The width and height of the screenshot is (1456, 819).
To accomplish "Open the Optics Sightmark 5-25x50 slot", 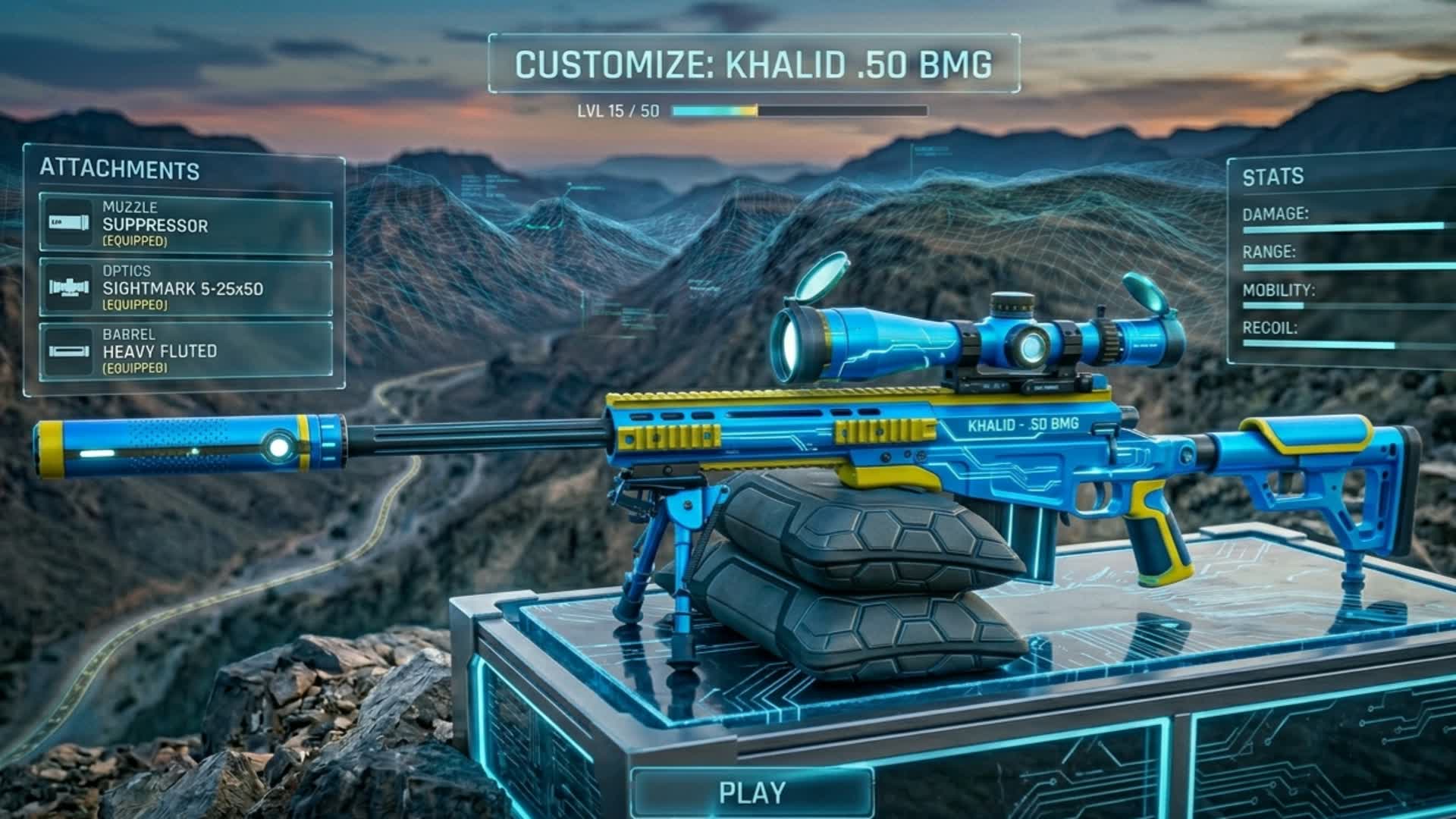I will click(186, 288).
